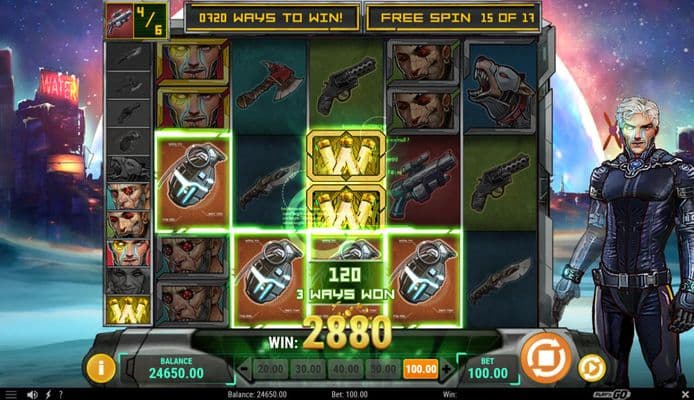Choose the 30.00 bet value
Screen dimensions: 694x400
tap(305, 369)
